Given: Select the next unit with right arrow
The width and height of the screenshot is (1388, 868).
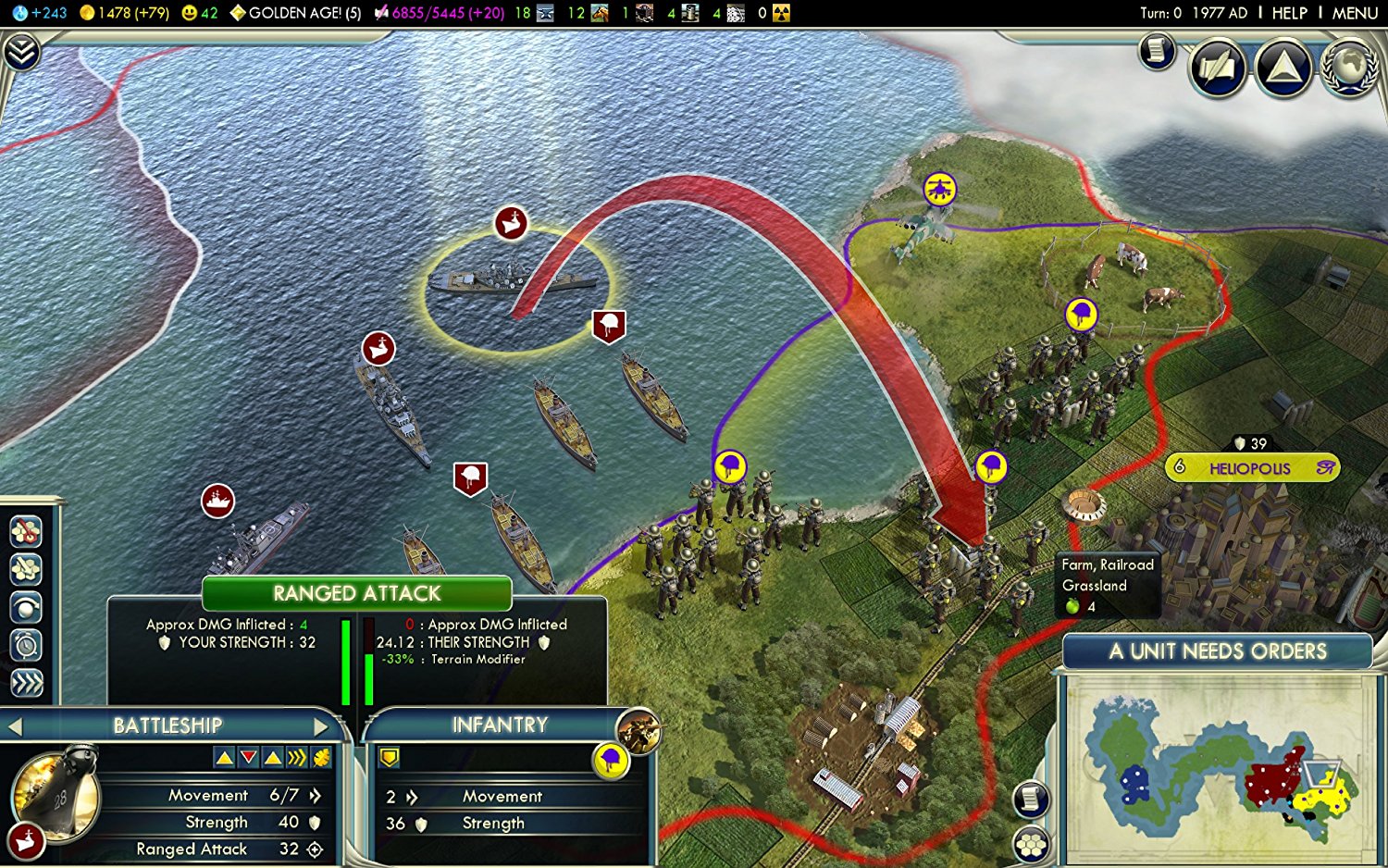Looking at the screenshot, I should coord(321,725).
